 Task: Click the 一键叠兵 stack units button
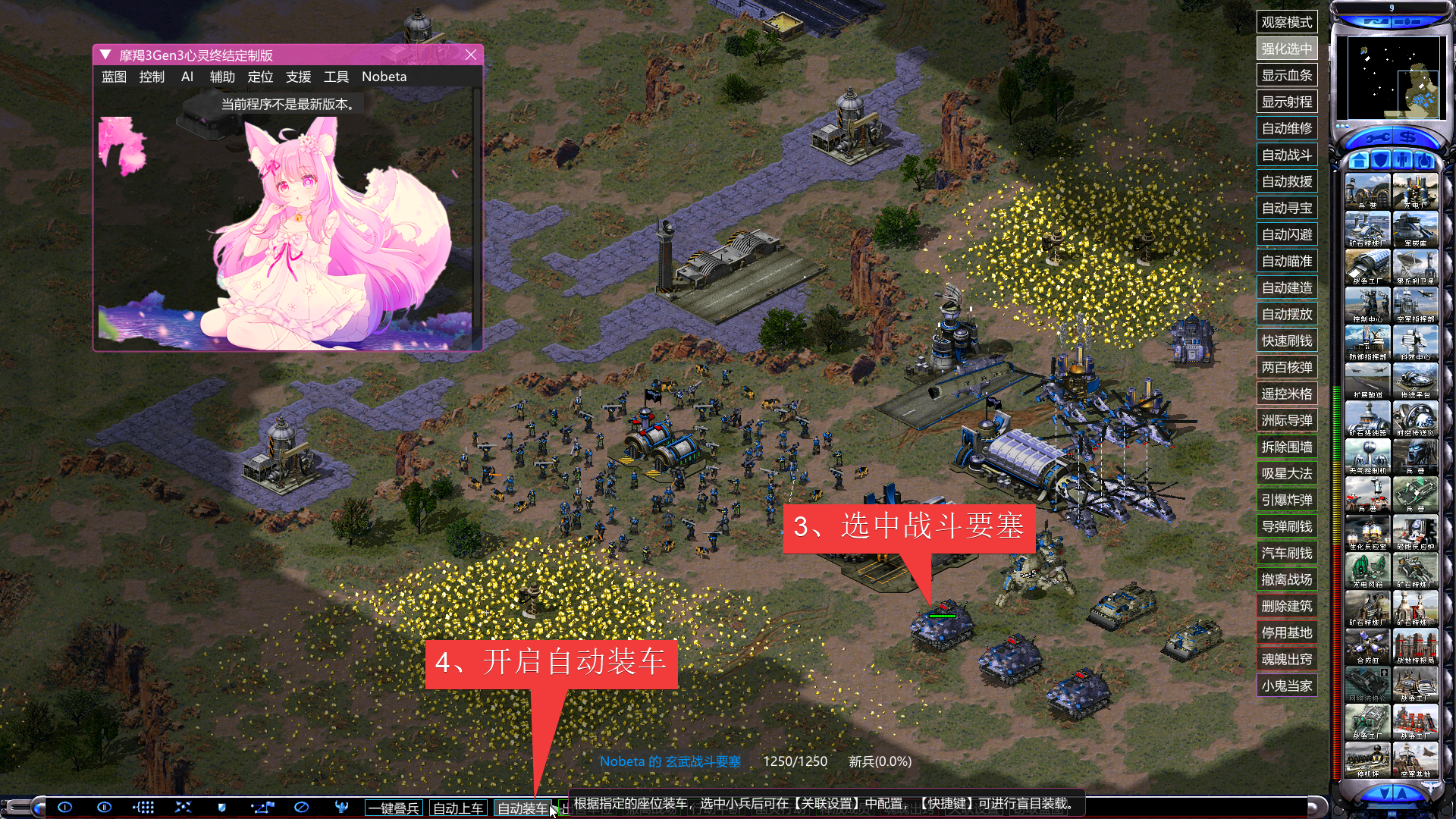(x=394, y=808)
